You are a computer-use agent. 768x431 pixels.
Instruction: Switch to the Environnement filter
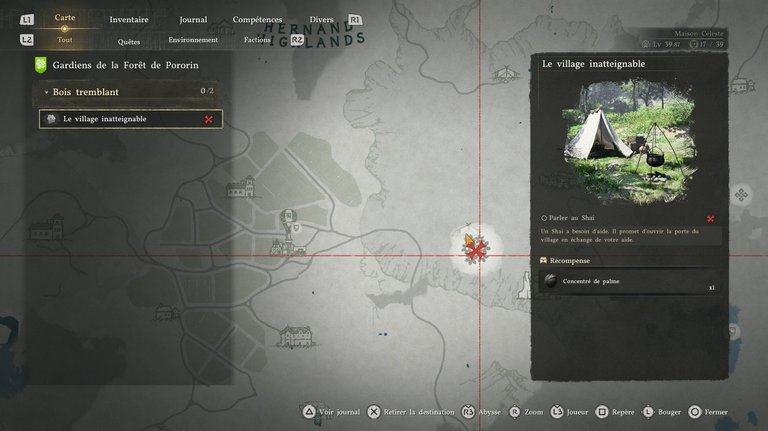tap(193, 41)
